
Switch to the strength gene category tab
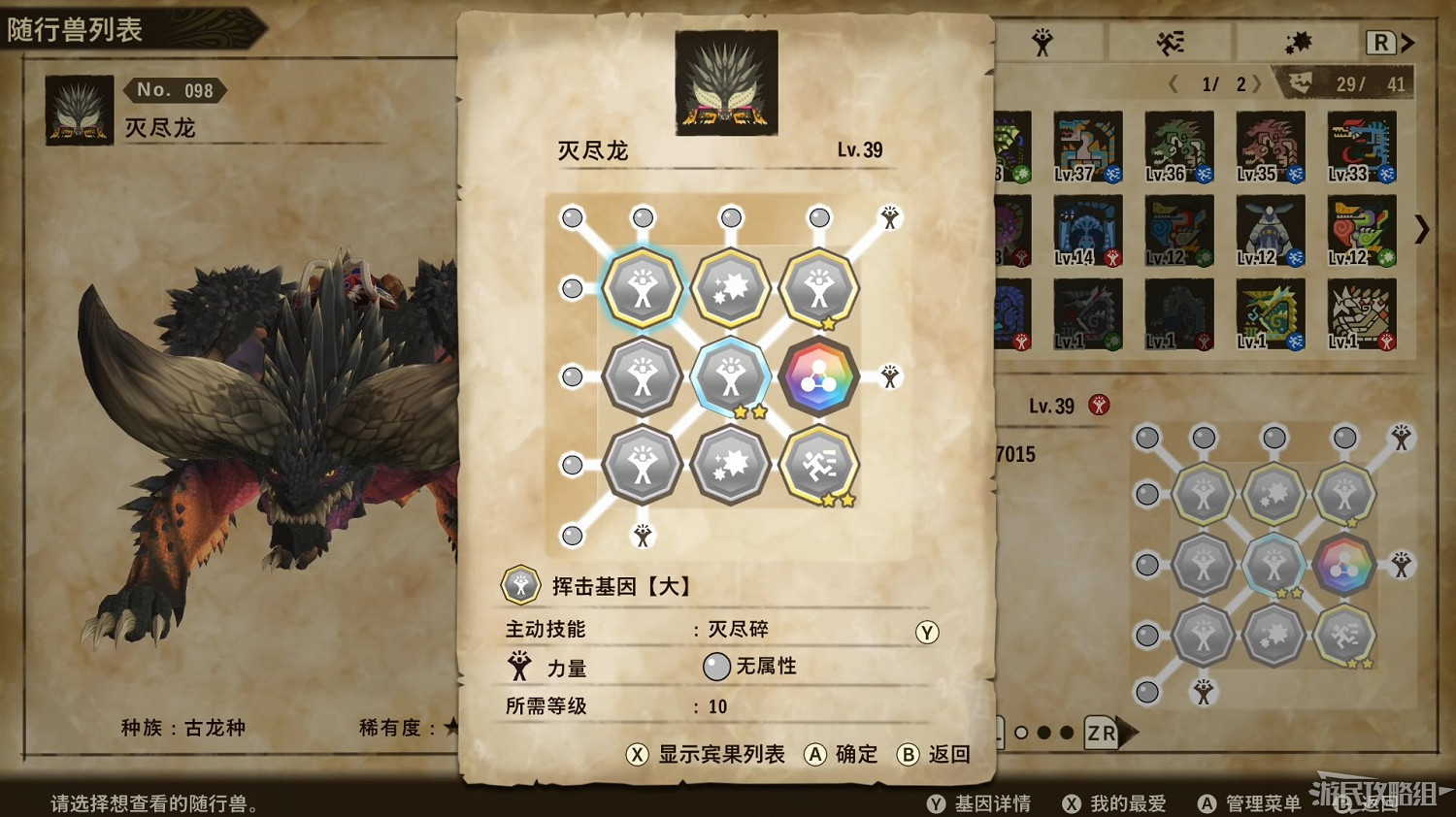(1041, 41)
